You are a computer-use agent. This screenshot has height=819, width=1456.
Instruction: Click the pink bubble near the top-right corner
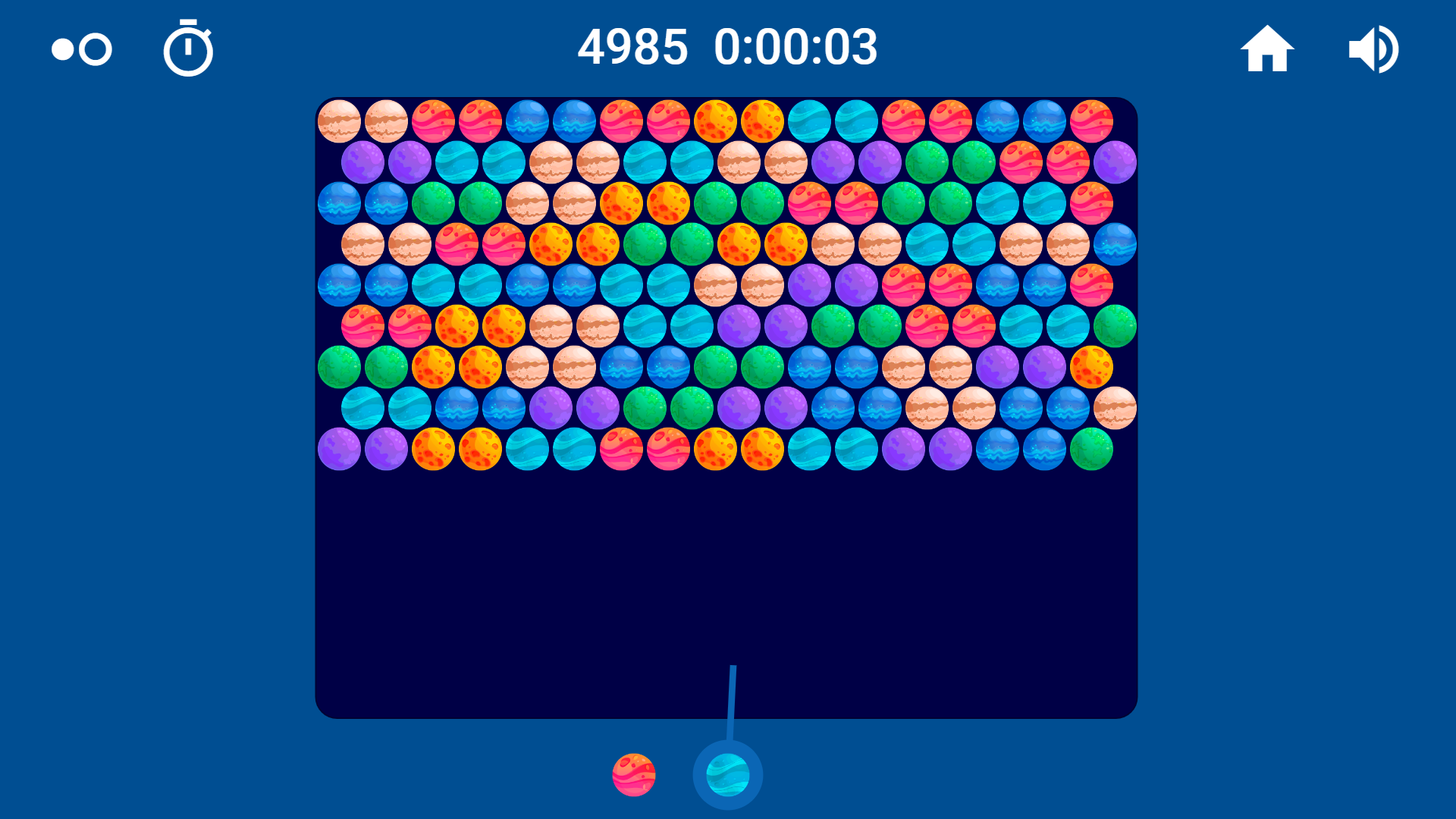pos(1093,121)
